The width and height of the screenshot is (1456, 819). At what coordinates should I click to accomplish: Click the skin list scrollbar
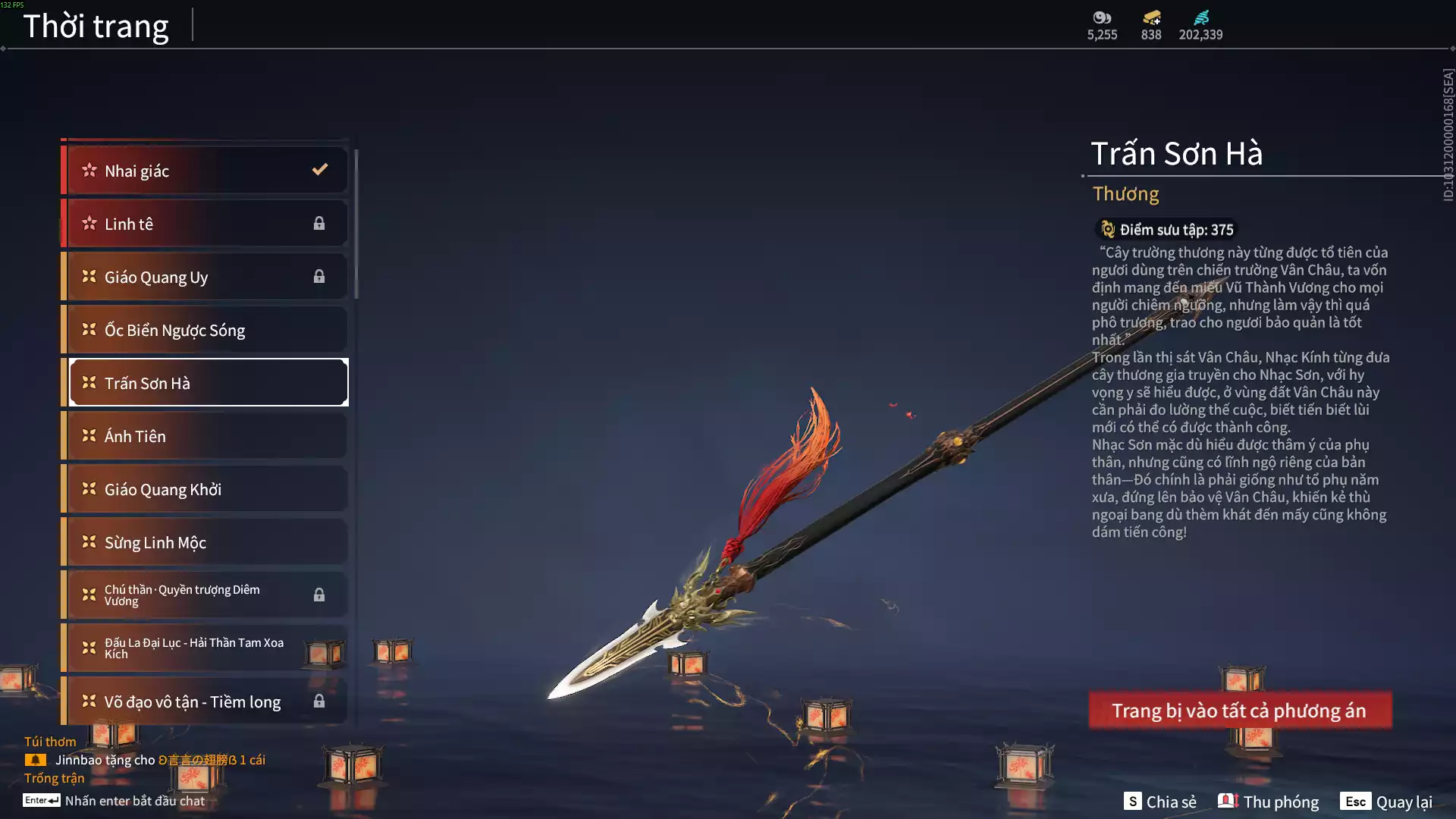(x=356, y=224)
